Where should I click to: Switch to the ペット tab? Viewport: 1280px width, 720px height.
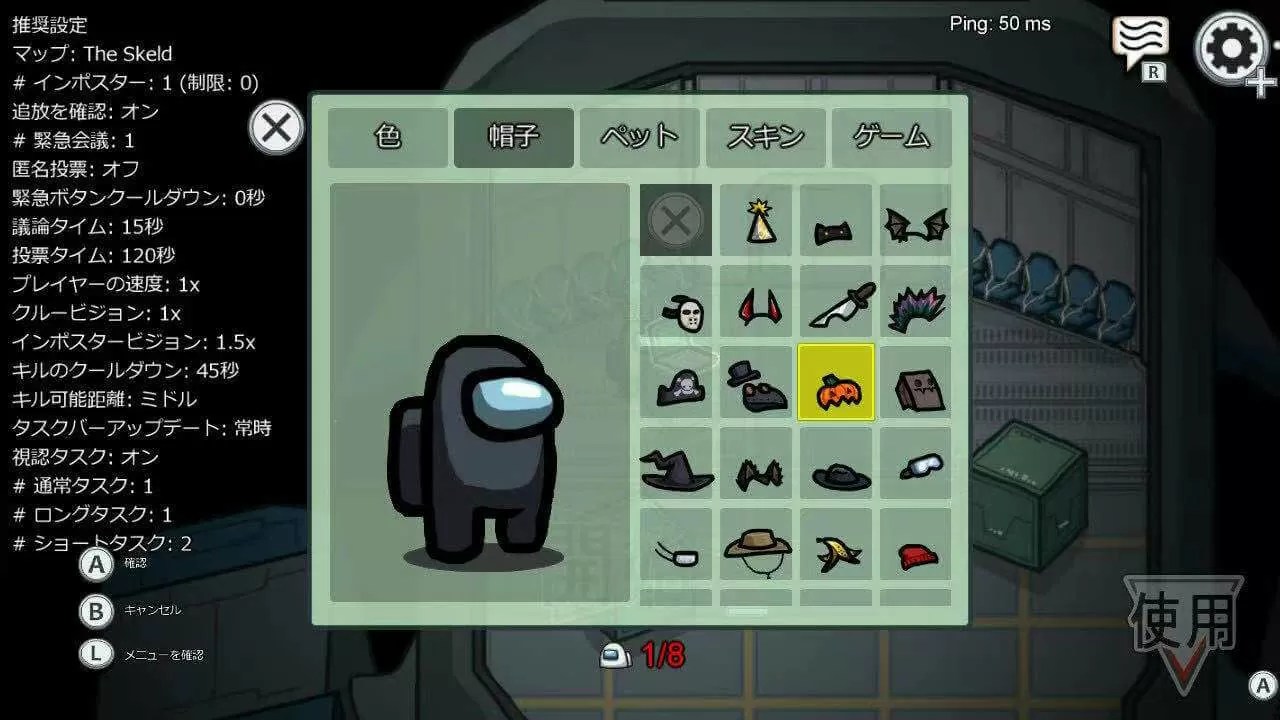(x=638, y=138)
